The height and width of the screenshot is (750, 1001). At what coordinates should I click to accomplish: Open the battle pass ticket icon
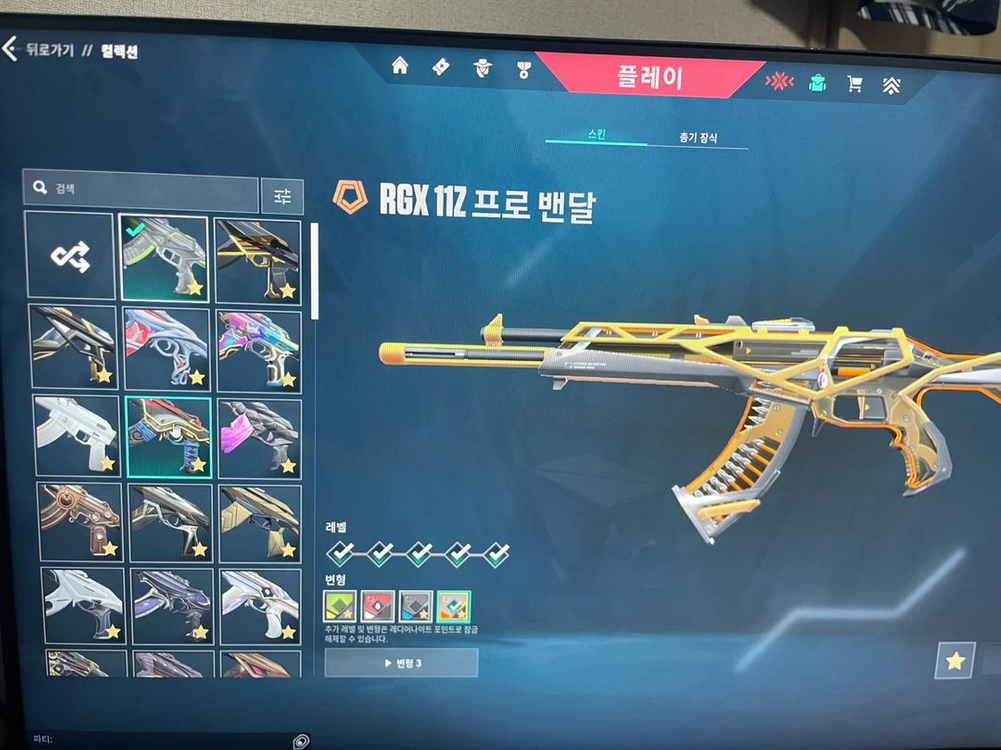[441, 67]
